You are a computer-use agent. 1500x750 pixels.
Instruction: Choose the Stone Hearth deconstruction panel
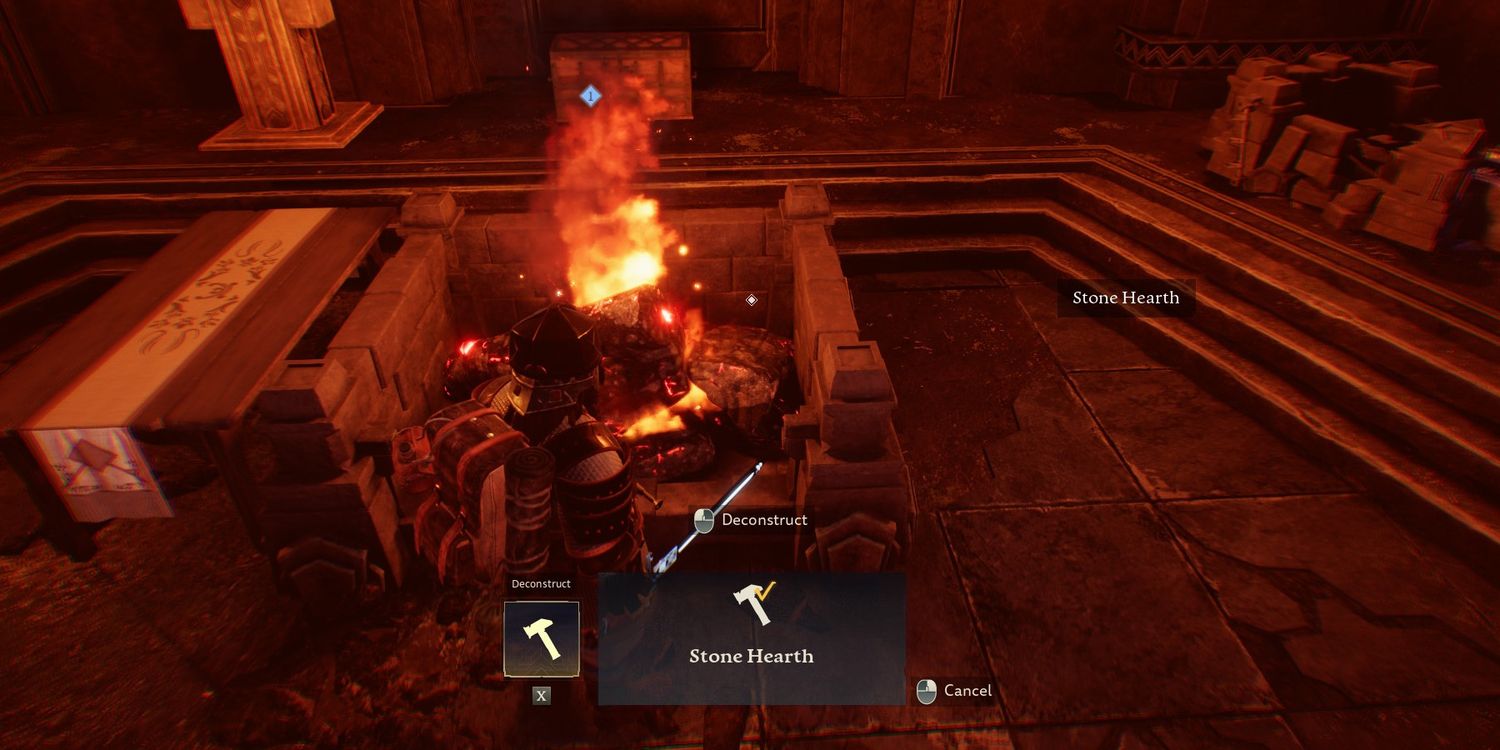(751, 638)
